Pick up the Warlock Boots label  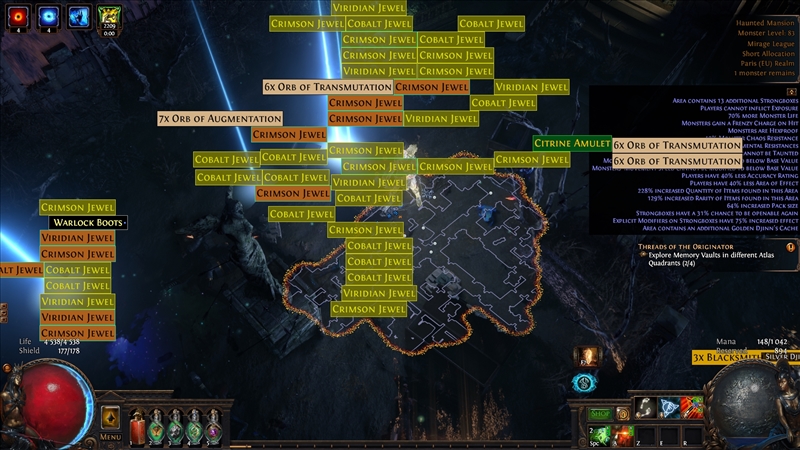(89, 222)
